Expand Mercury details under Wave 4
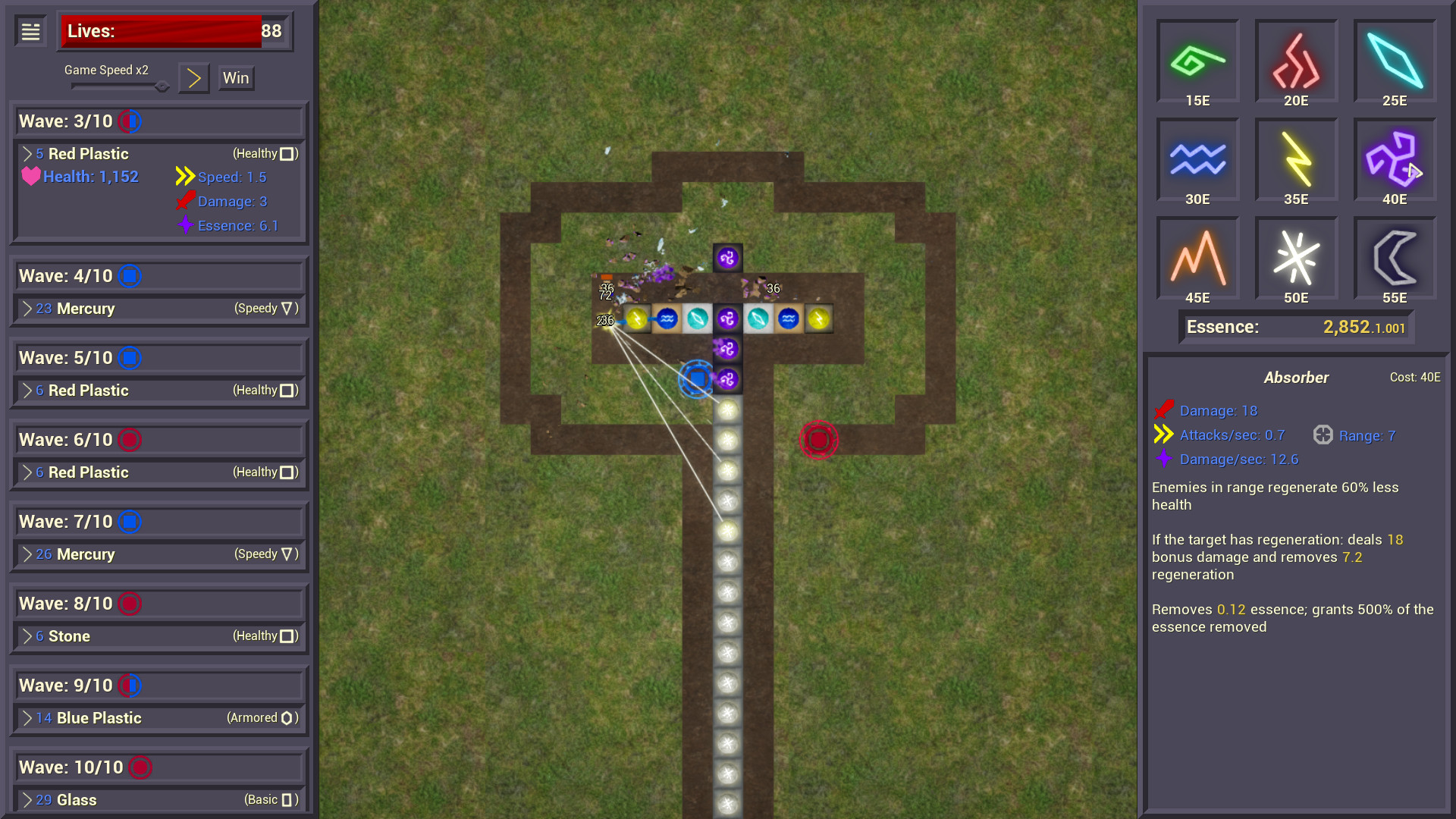This screenshot has height=819, width=1456. coord(28,309)
